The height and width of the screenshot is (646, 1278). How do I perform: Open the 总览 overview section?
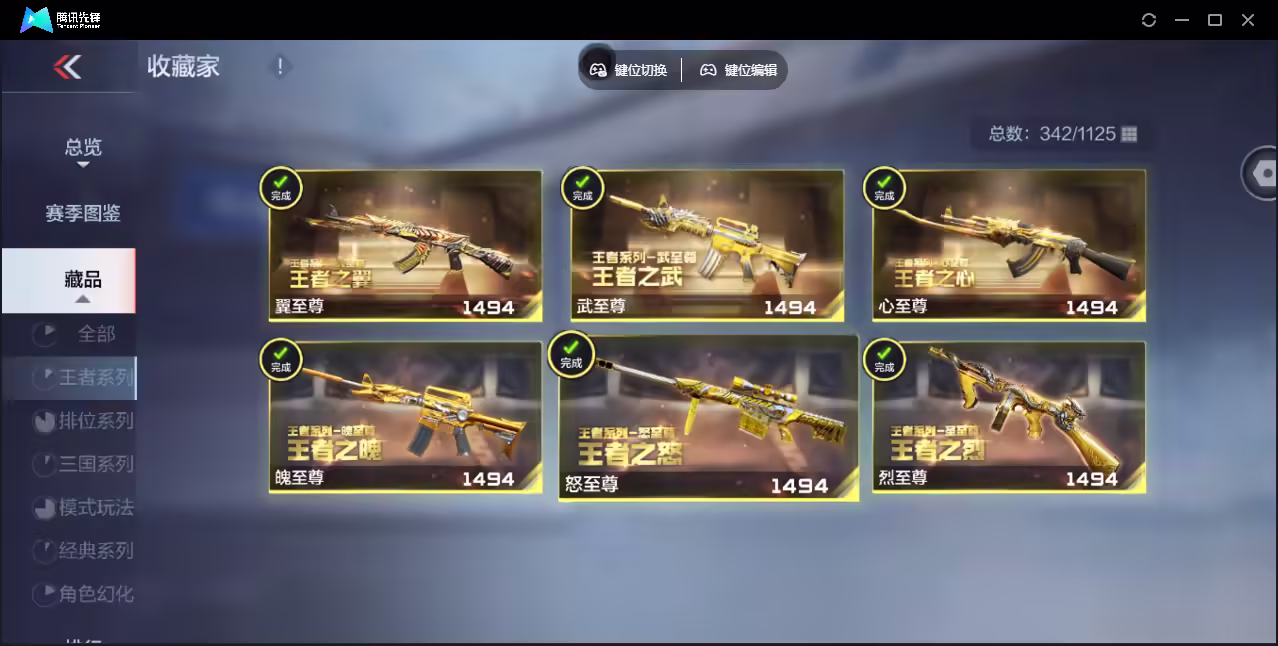tap(83, 148)
